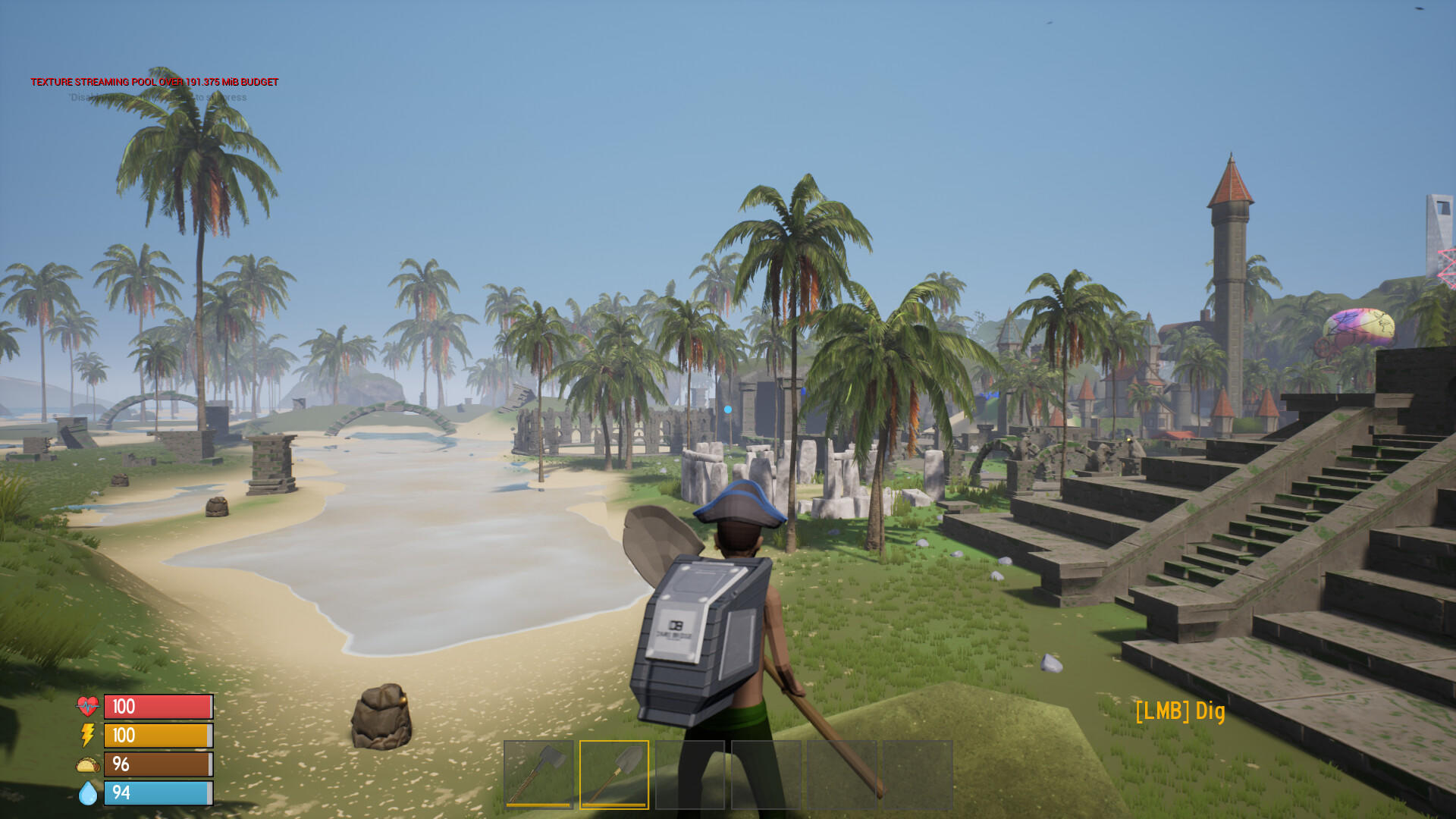Click the yellow durability strip under the axe
1456x819 pixels.
[540, 804]
